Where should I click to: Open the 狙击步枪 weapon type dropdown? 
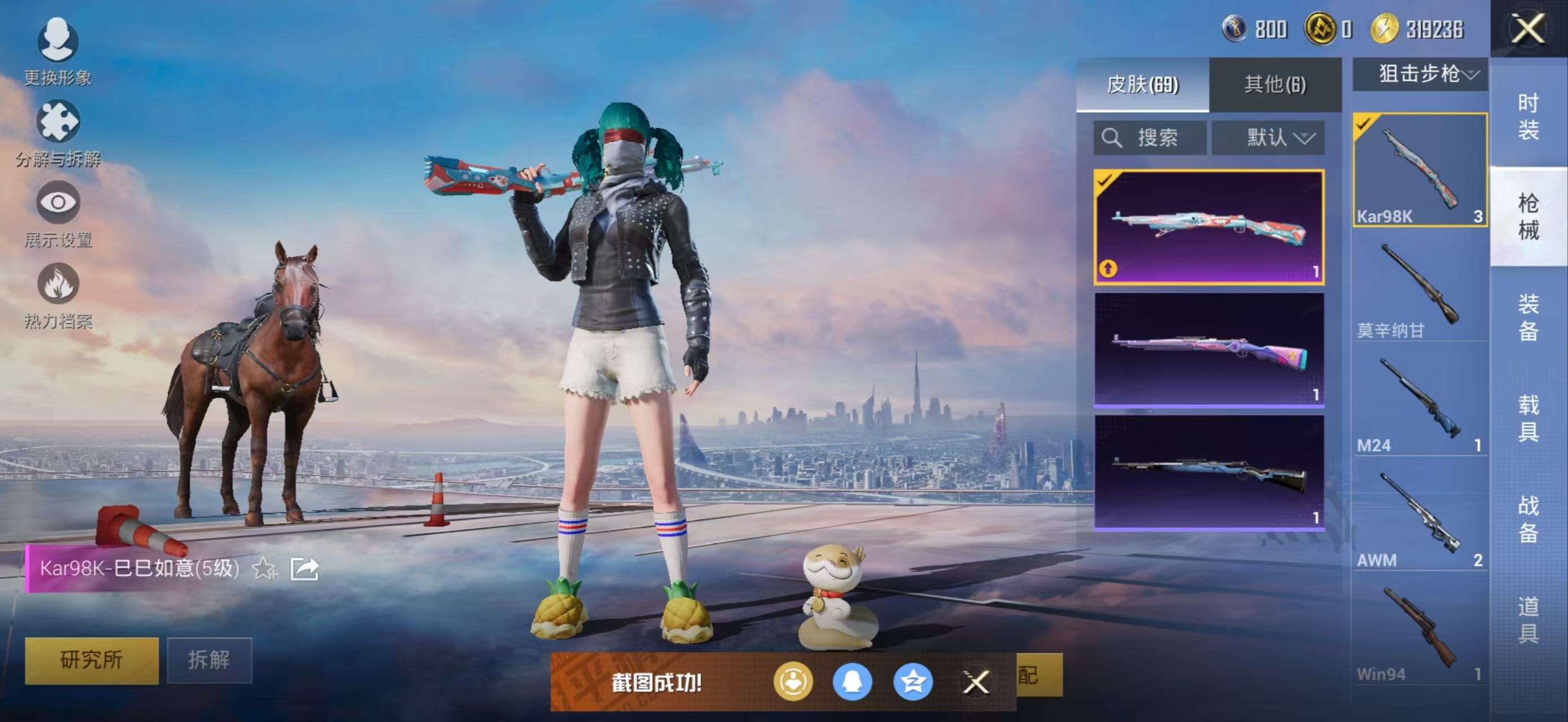1420,74
